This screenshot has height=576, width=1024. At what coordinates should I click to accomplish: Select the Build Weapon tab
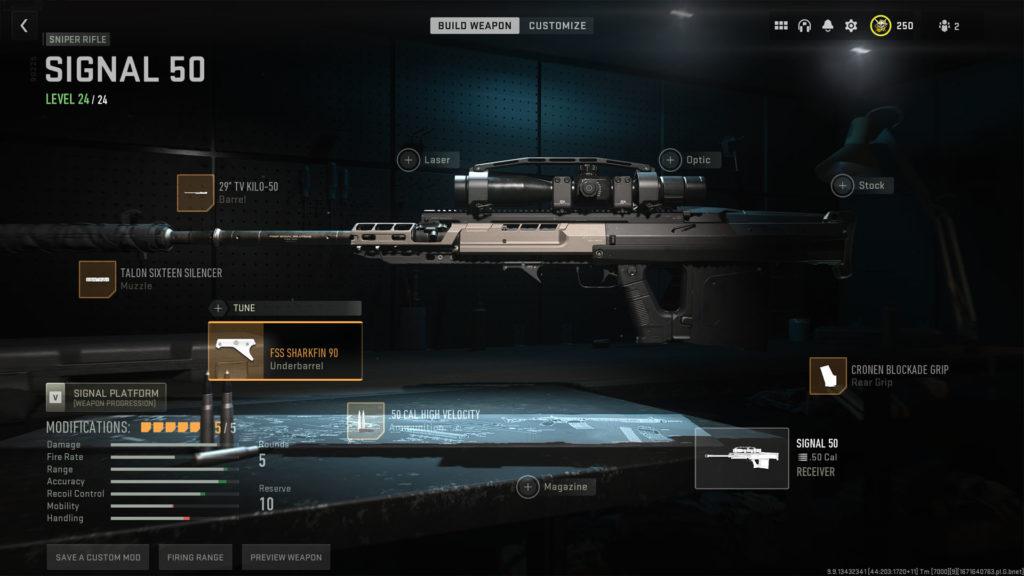[474, 25]
